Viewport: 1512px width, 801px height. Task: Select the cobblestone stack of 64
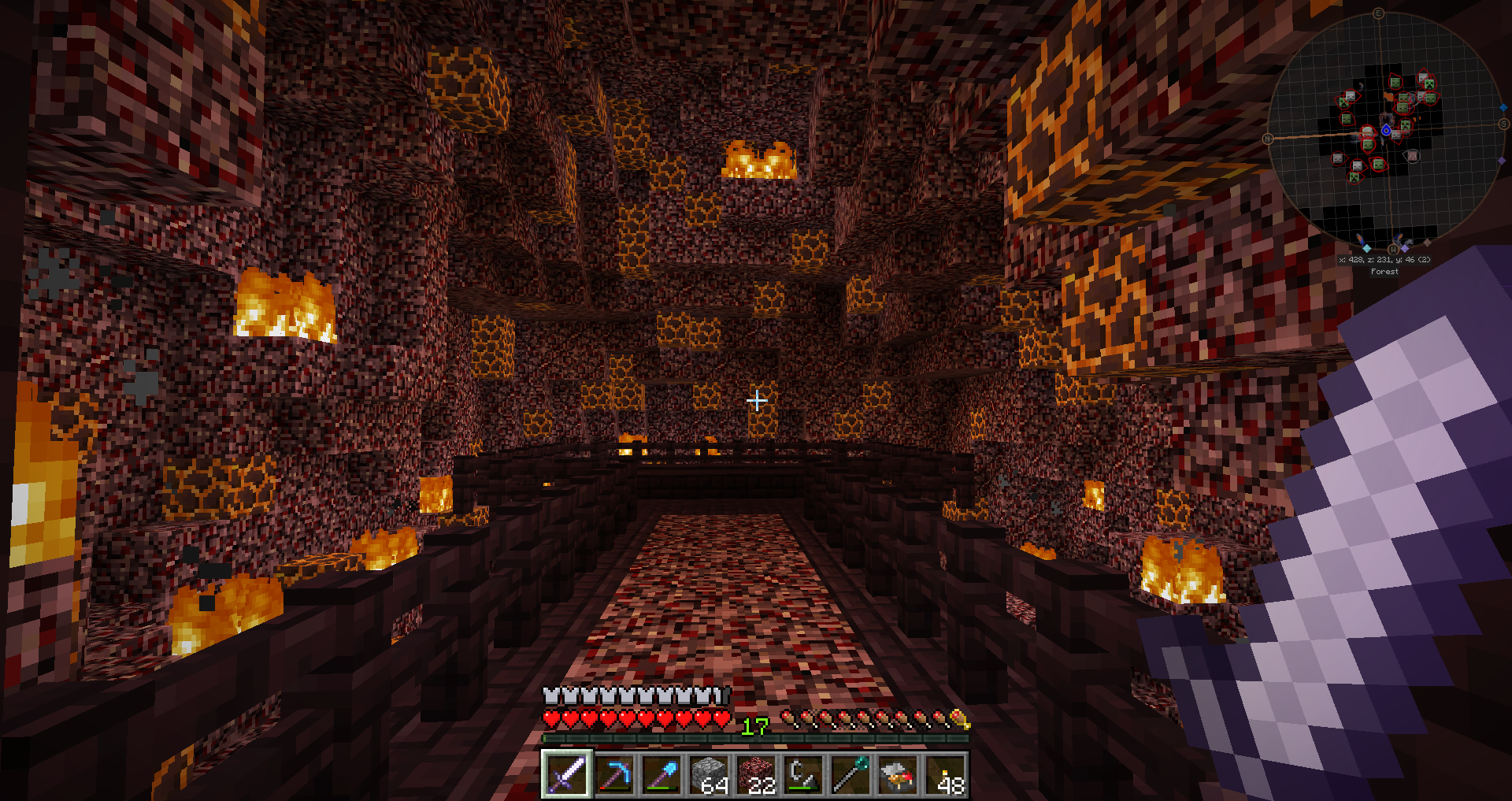(709, 774)
